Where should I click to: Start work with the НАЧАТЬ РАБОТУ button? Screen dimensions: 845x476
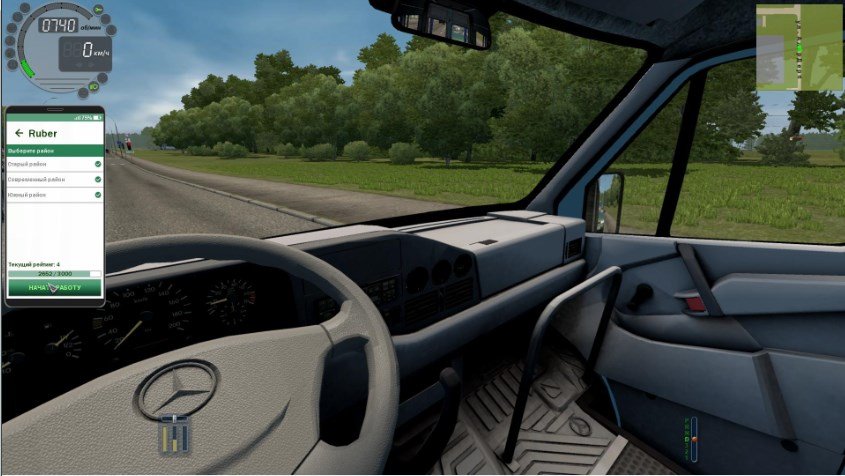(x=55, y=287)
